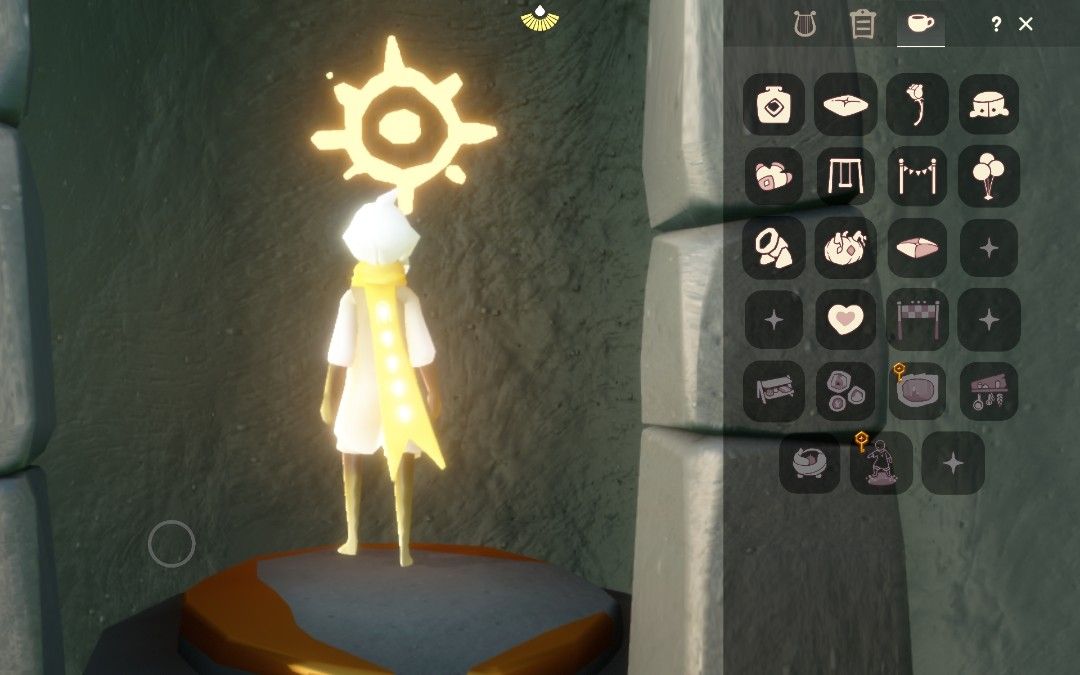Image resolution: width=1080 pixels, height=675 pixels.
Task: Pick the rose flower item
Action: [917, 104]
